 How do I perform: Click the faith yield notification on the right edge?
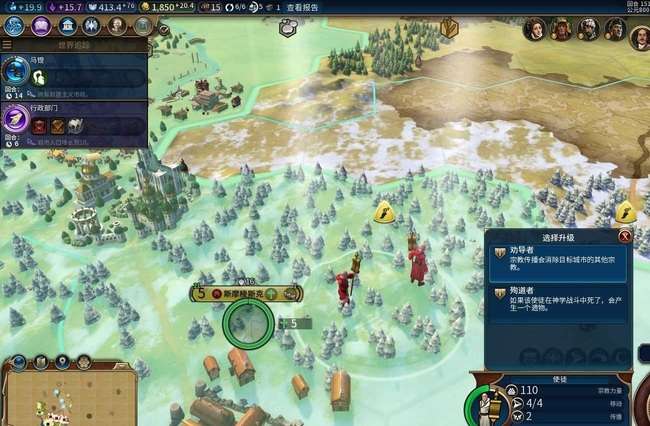click(626, 211)
